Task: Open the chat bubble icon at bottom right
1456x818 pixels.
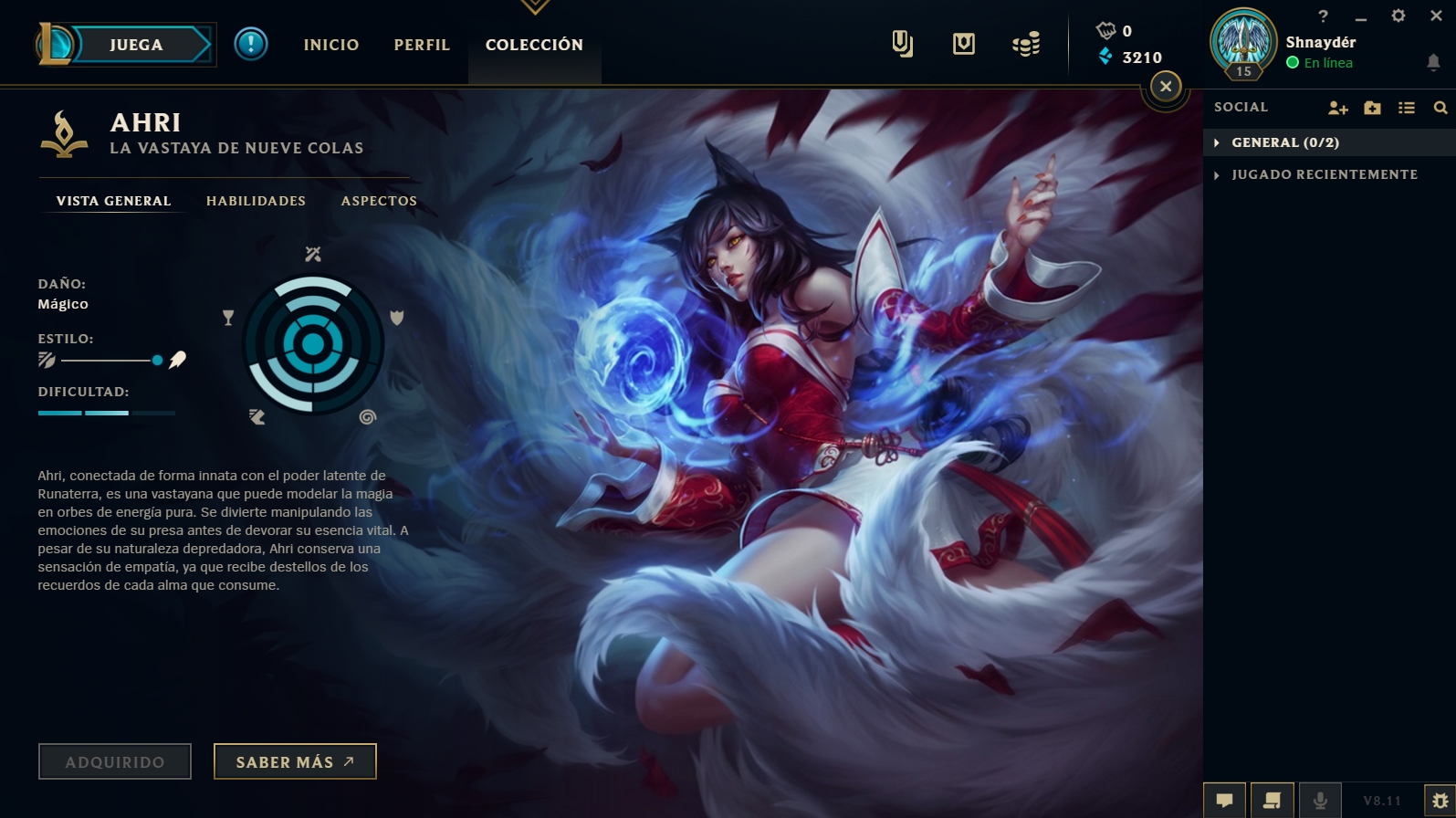Action: 1225,800
